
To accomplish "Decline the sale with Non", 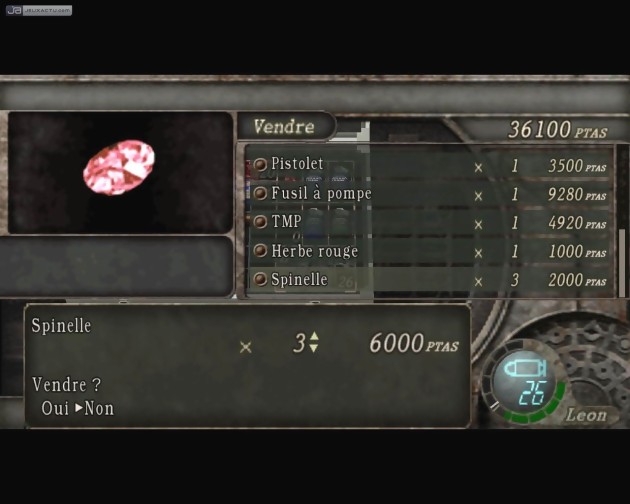I will 99,408.
